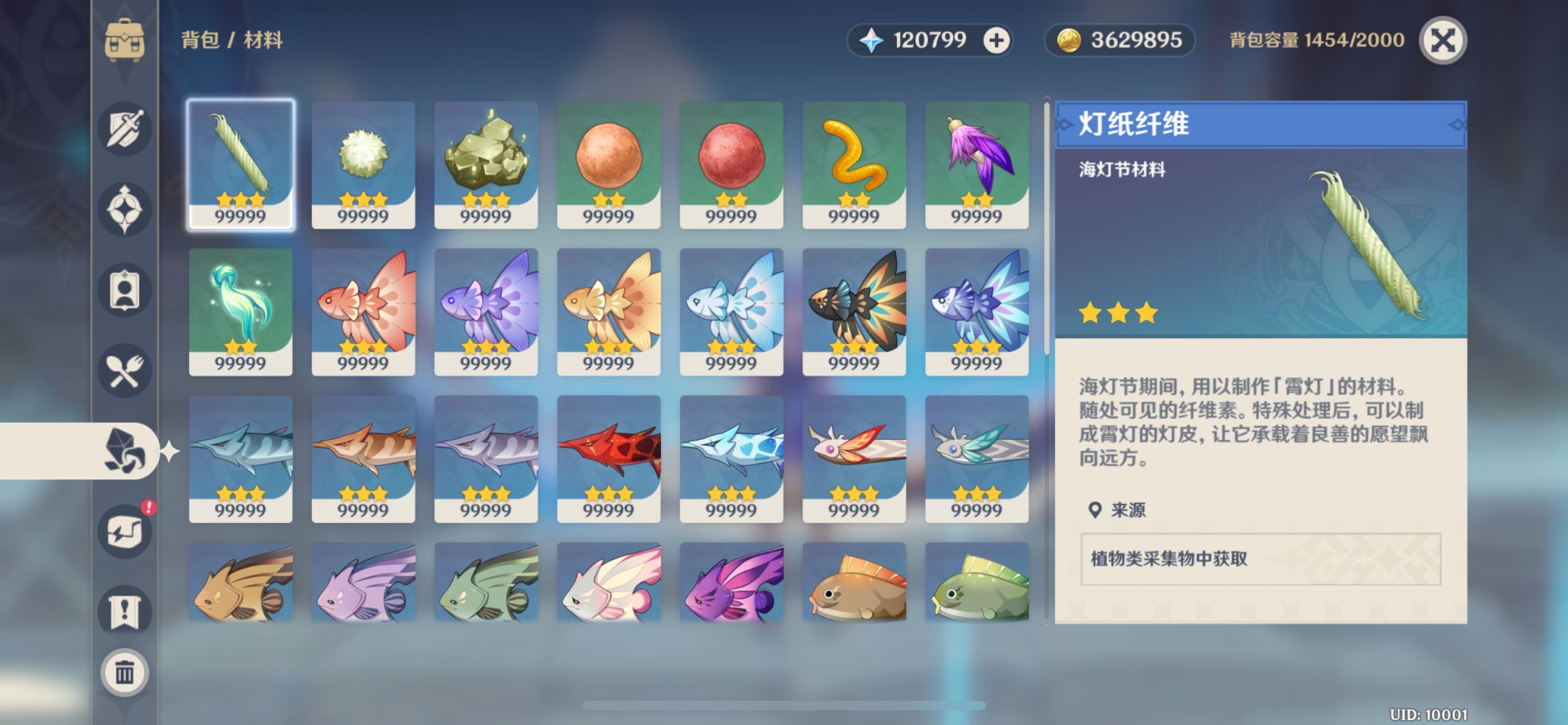Open the artifacts category tab

[x=124, y=209]
